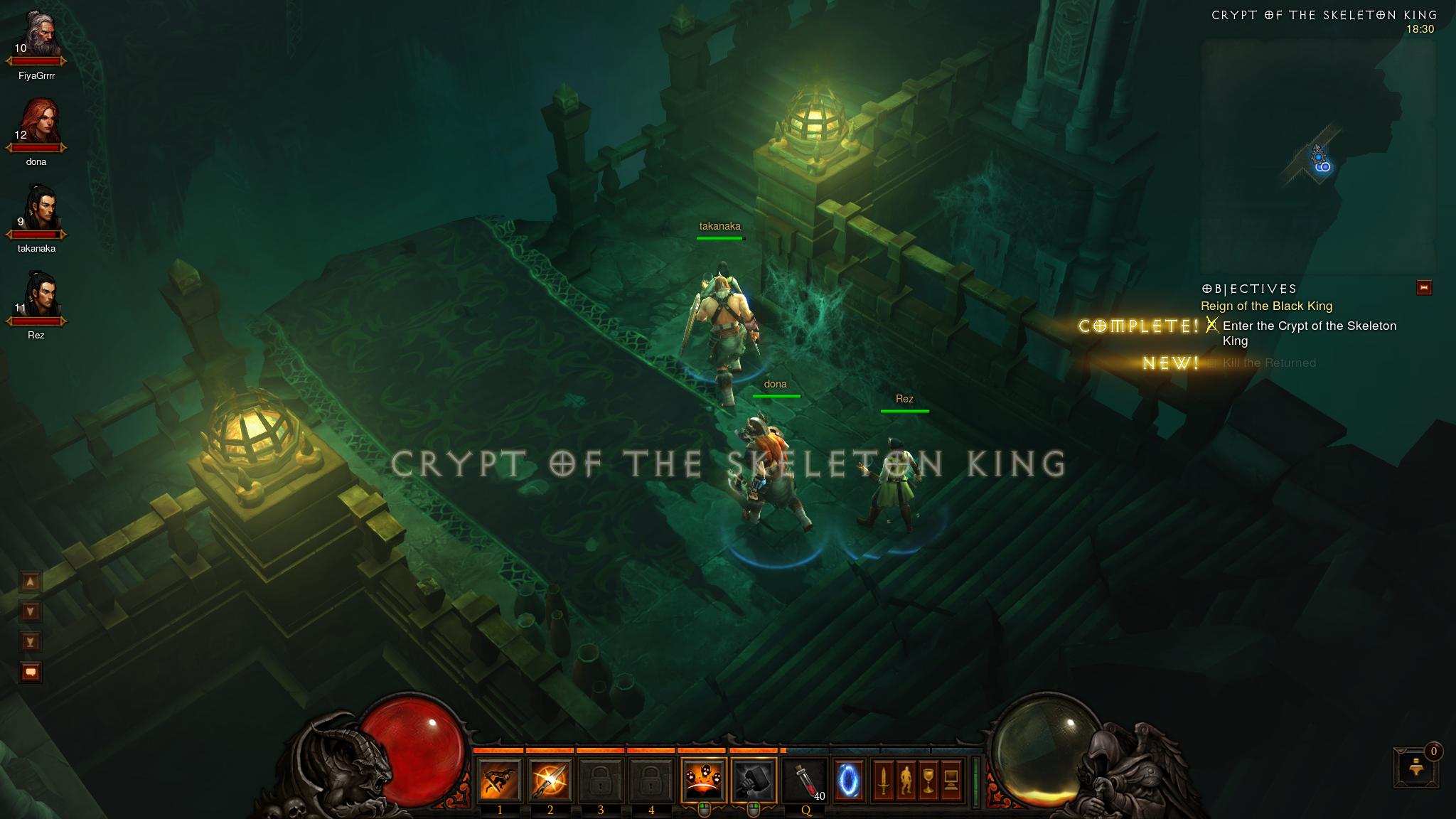
Task: Collapse the Objectives tracker
Action: tap(1424, 287)
